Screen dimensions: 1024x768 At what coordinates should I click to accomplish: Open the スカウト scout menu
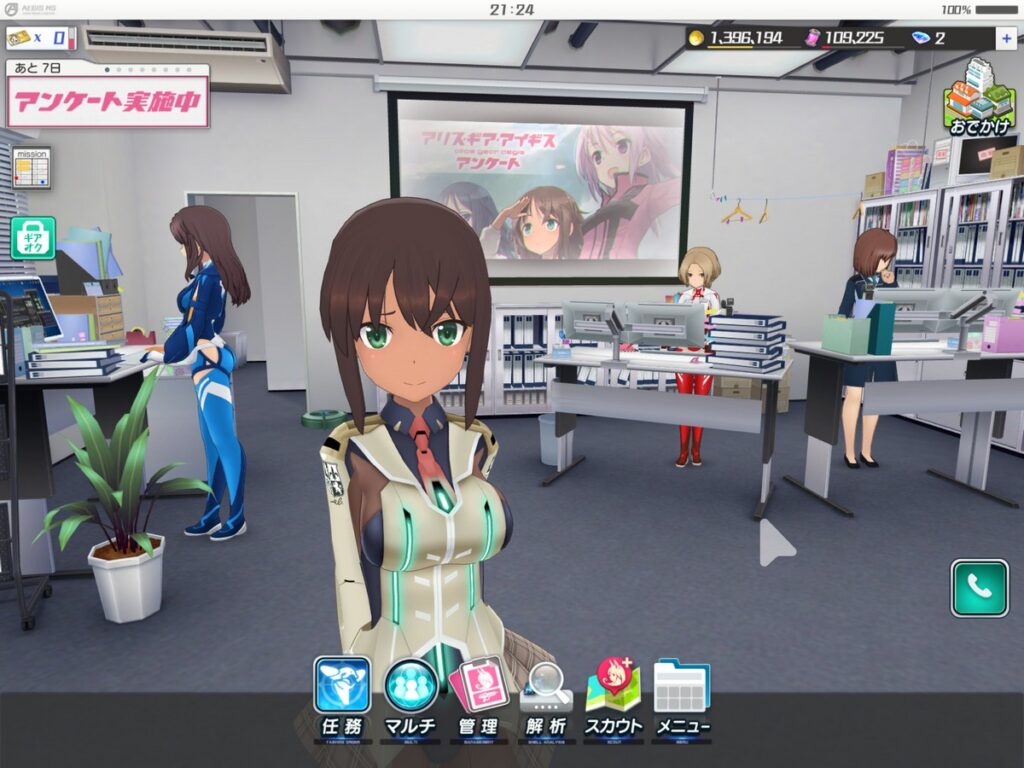pyautogui.click(x=613, y=697)
